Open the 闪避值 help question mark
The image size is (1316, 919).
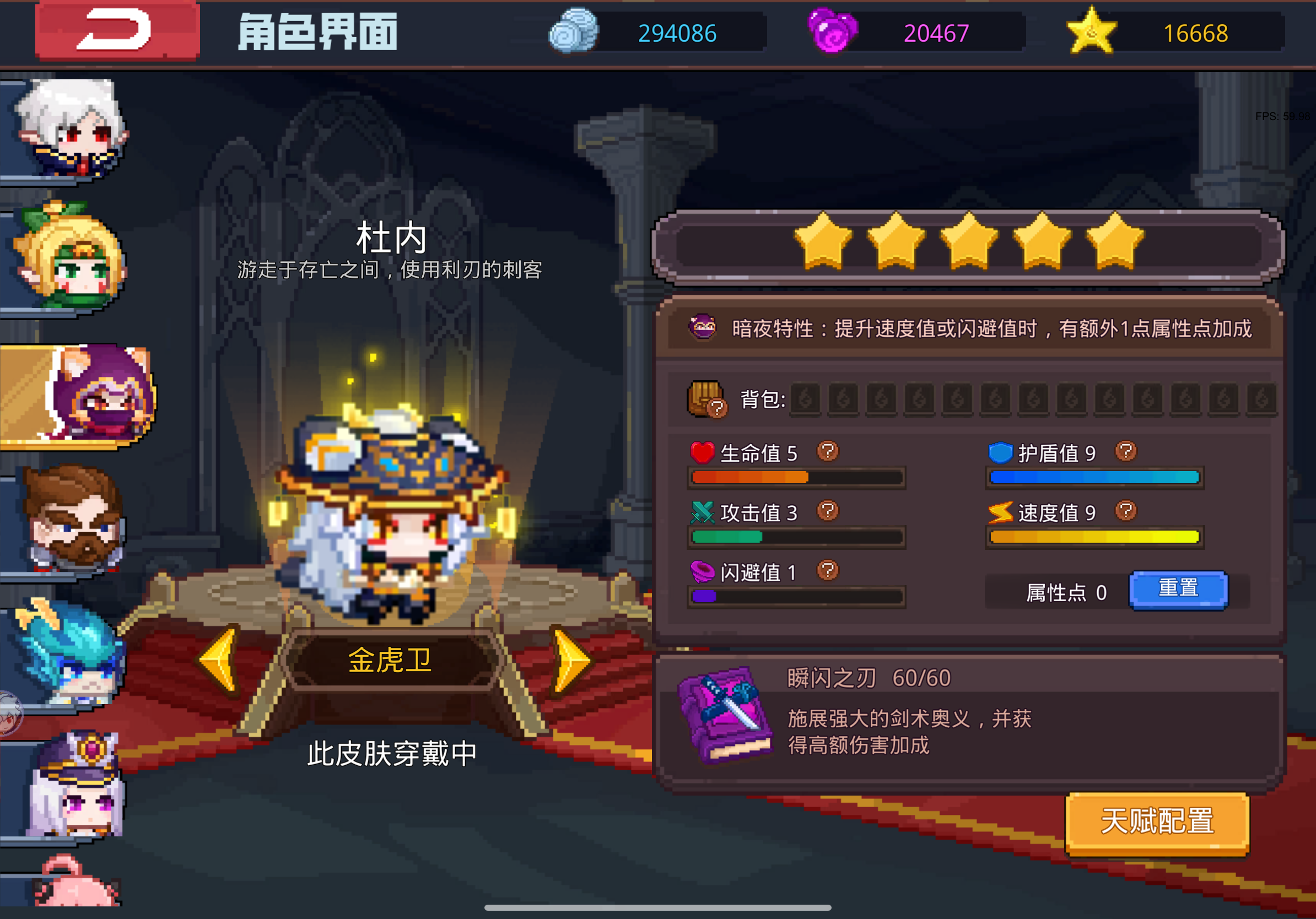click(827, 571)
